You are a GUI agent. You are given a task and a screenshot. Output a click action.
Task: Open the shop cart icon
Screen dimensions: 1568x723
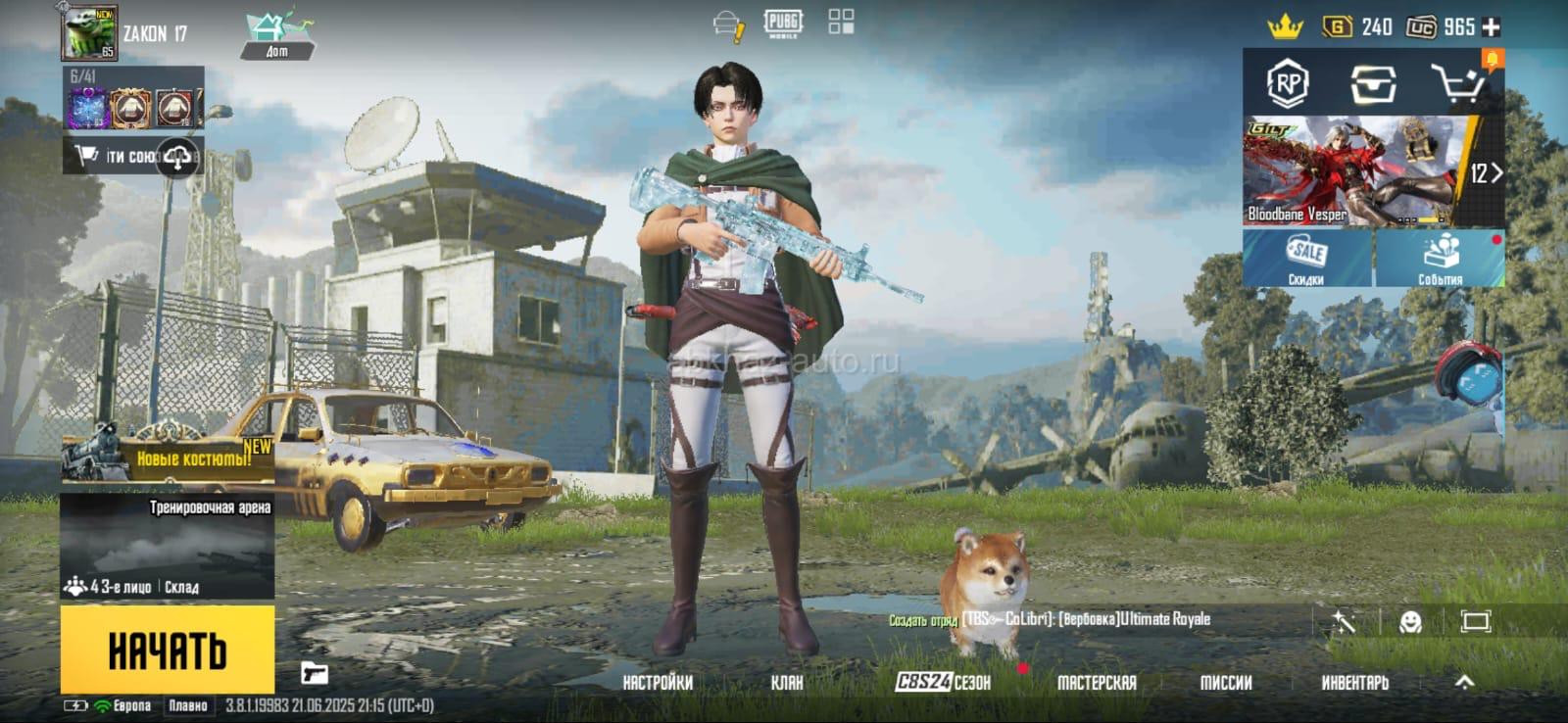pos(1457,84)
